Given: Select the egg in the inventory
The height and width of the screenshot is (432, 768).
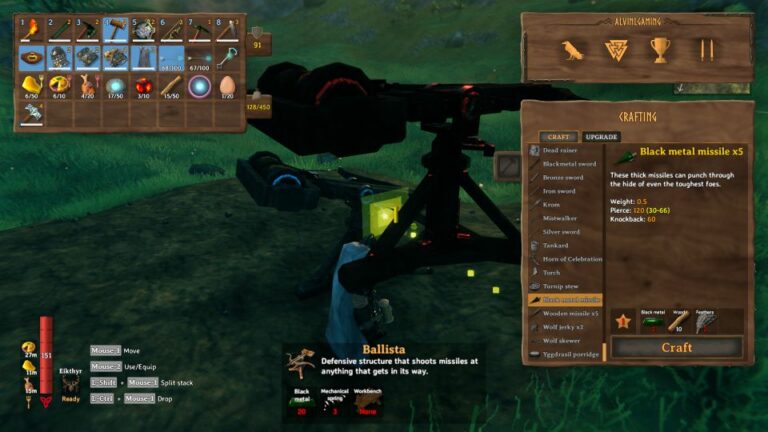Looking at the screenshot, I should 227,86.
